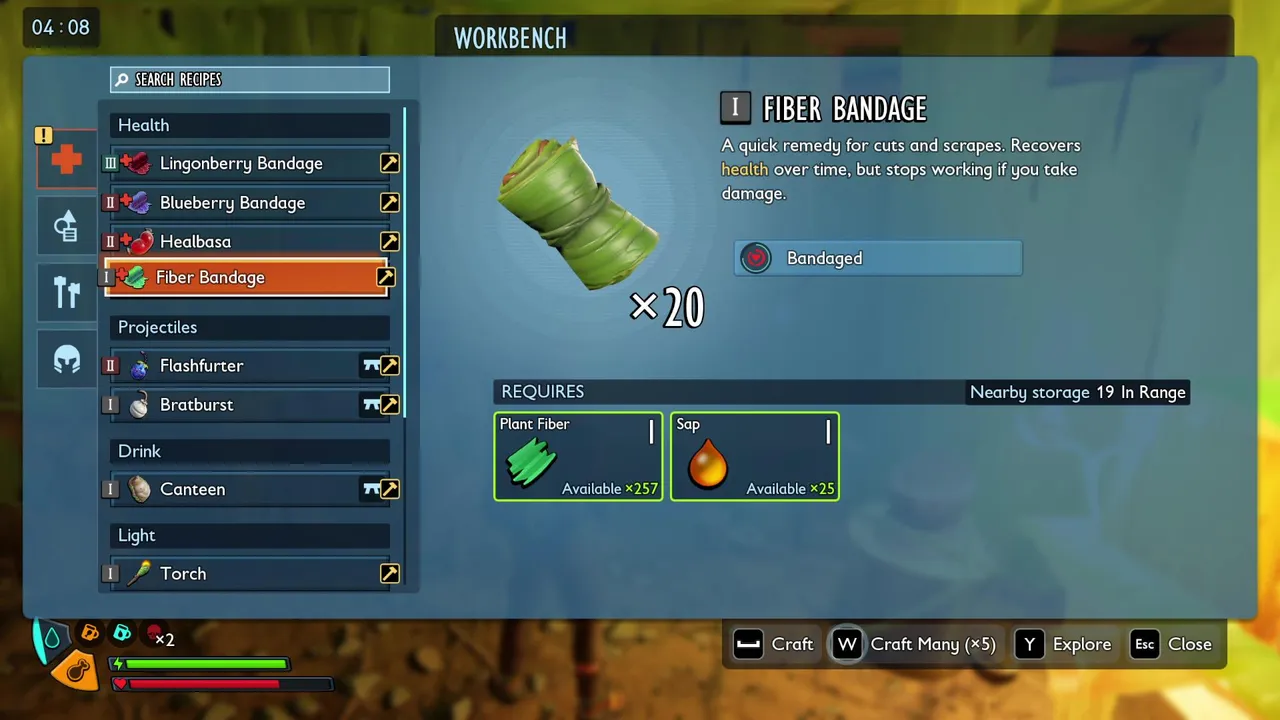This screenshot has width=1280, height=720.
Task: Pin the Healbasa recipe with its hammer icon
Action: [389, 242]
